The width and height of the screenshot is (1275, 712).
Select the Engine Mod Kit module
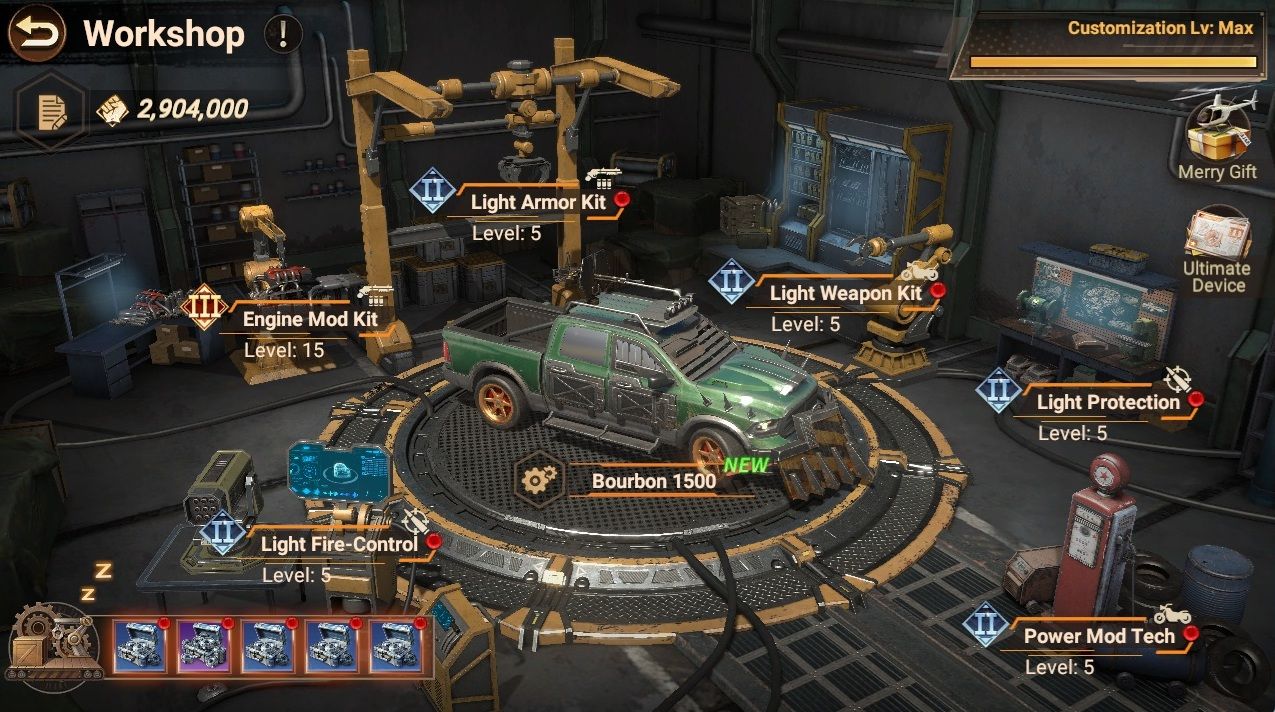coord(309,320)
